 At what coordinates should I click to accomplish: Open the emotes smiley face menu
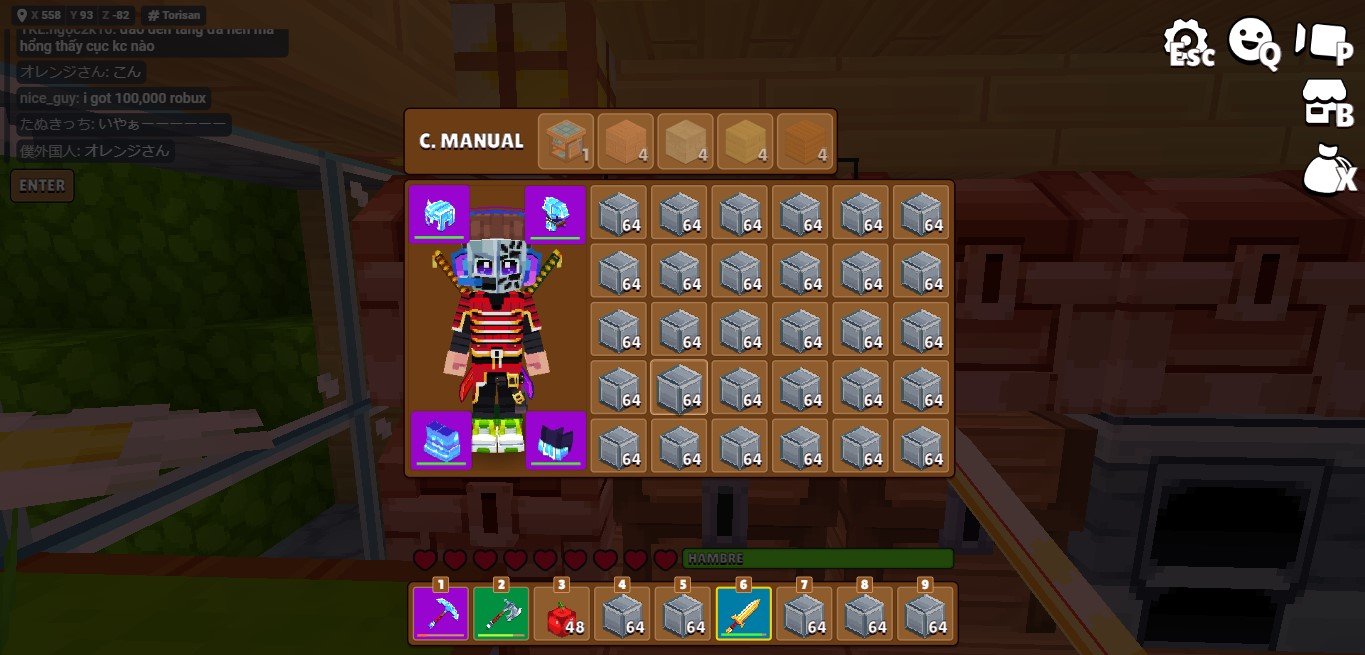click(1254, 43)
